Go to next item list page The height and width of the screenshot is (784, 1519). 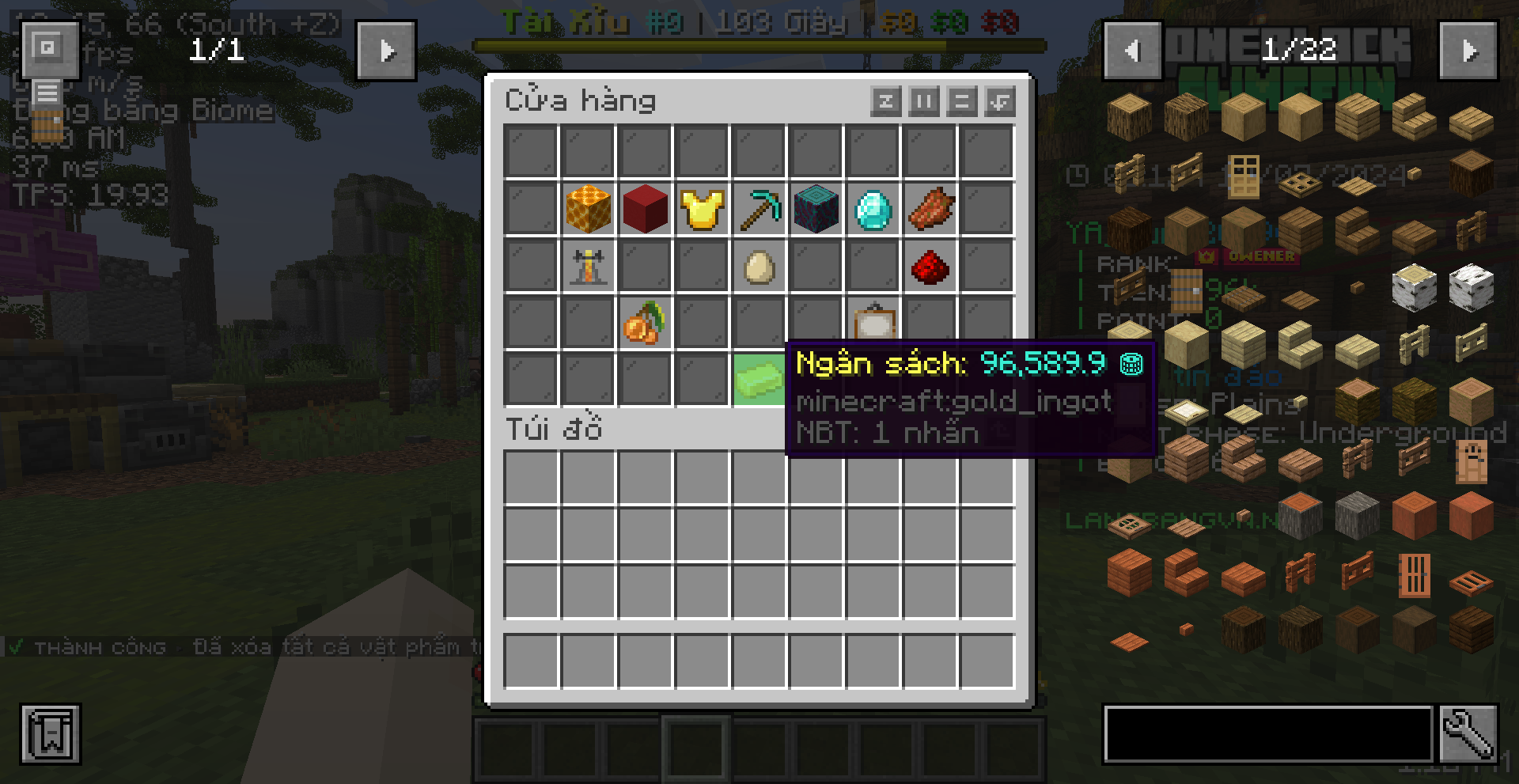(x=1468, y=51)
